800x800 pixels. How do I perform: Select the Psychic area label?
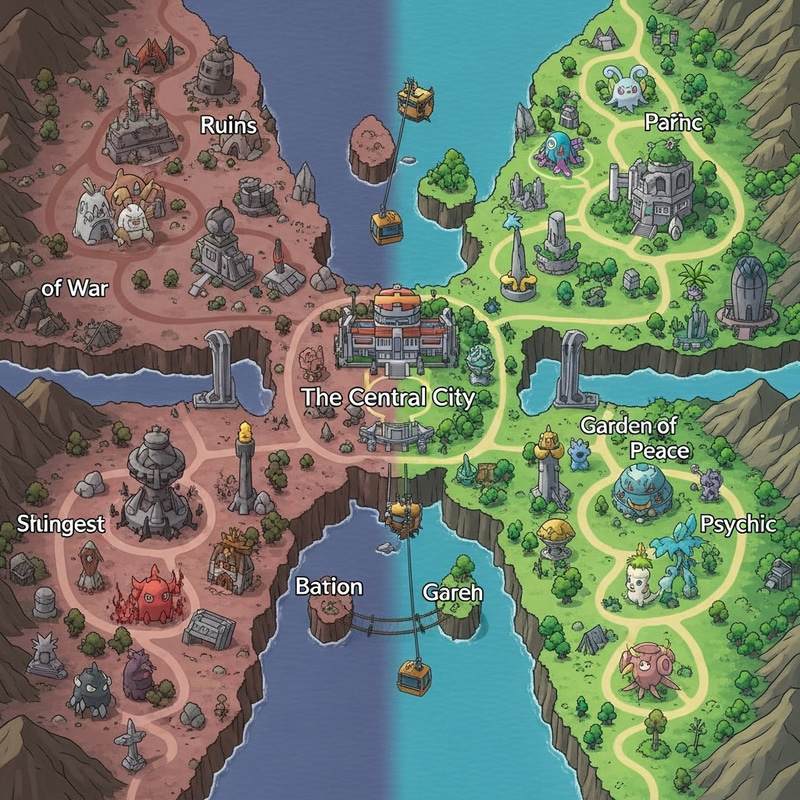click(x=737, y=524)
